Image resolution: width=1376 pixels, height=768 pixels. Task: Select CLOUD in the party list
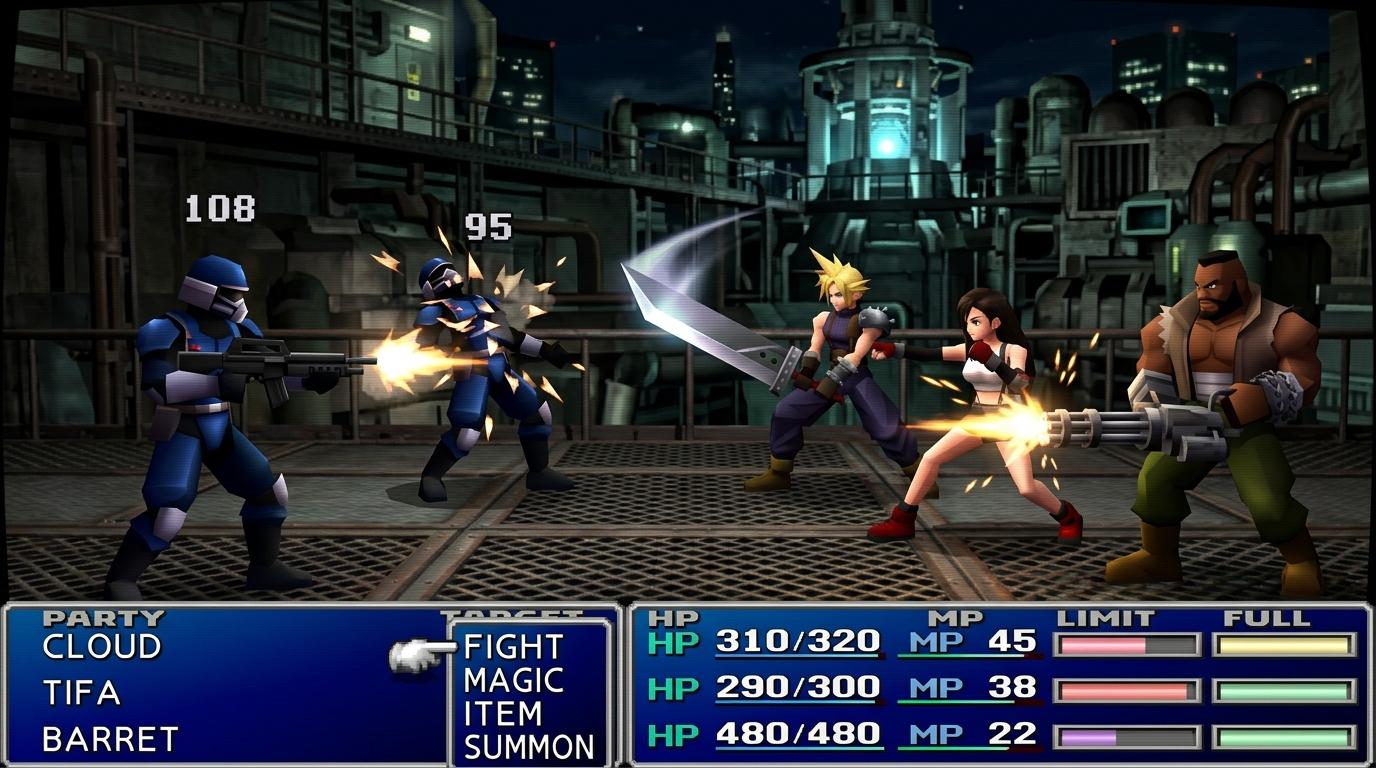pos(101,647)
